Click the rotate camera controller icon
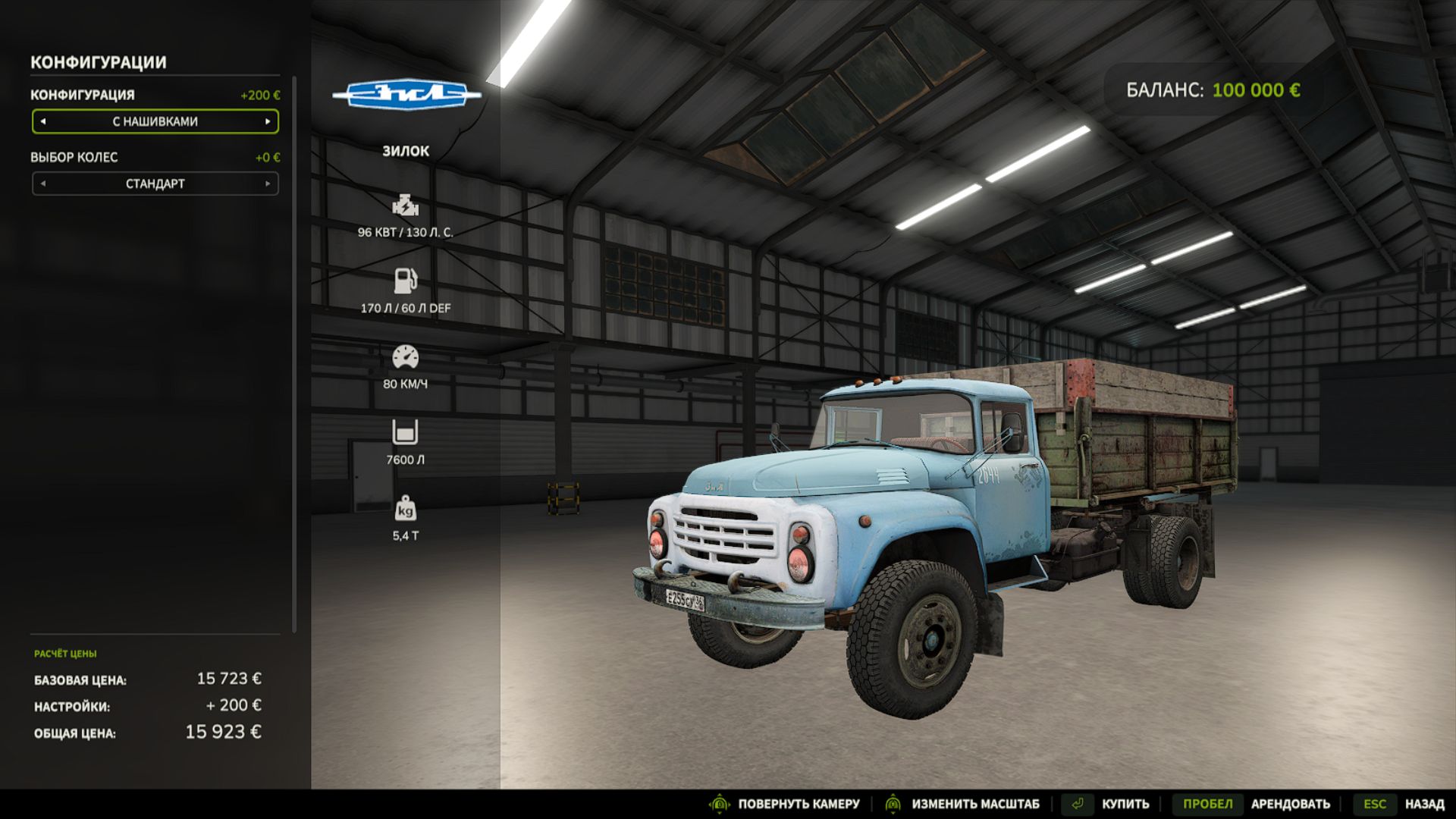The width and height of the screenshot is (1456, 819). click(x=720, y=804)
